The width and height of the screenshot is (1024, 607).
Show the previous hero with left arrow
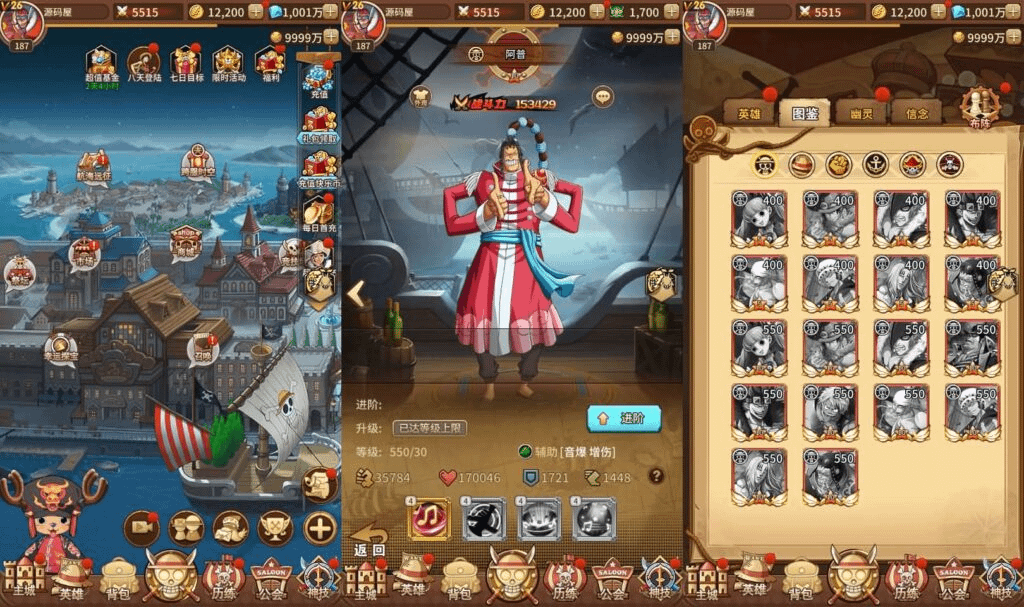click(356, 293)
